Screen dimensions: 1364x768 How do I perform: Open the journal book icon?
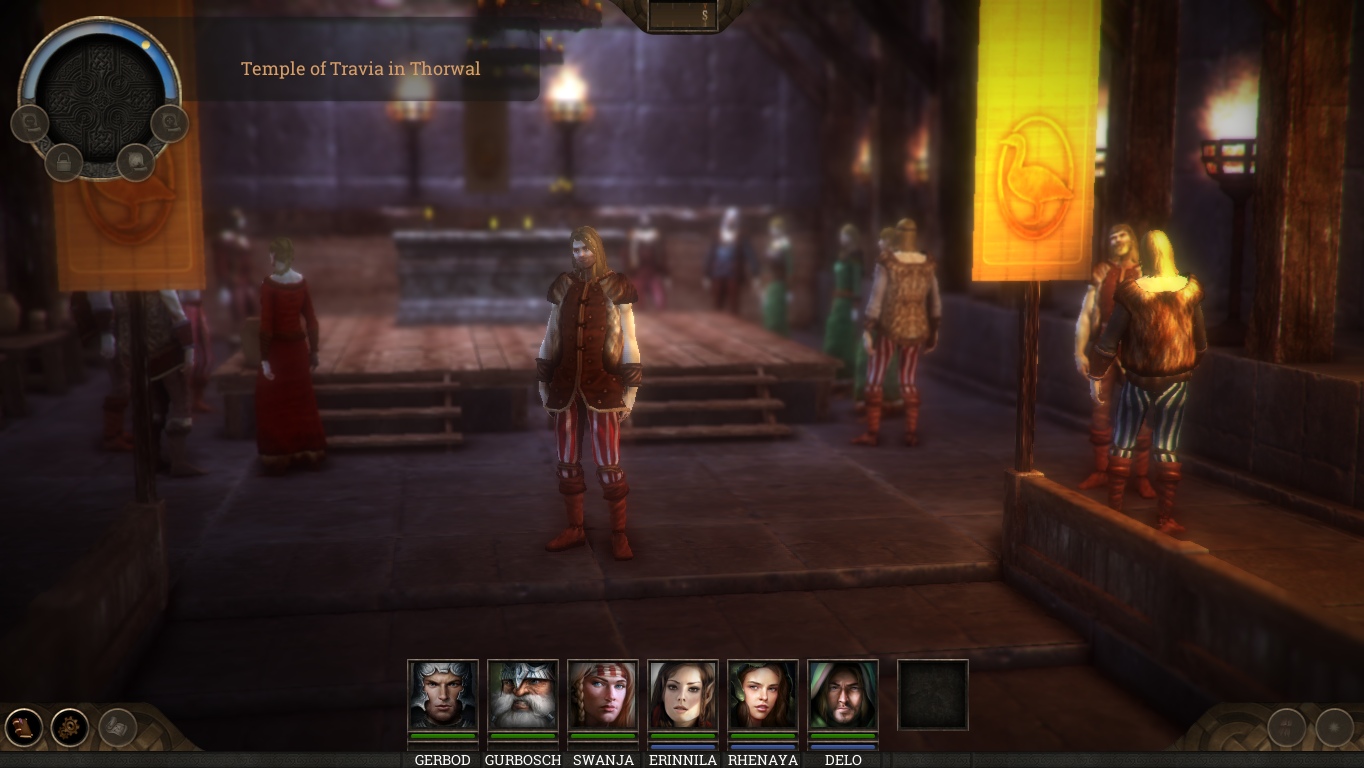[x=24, y=727]
